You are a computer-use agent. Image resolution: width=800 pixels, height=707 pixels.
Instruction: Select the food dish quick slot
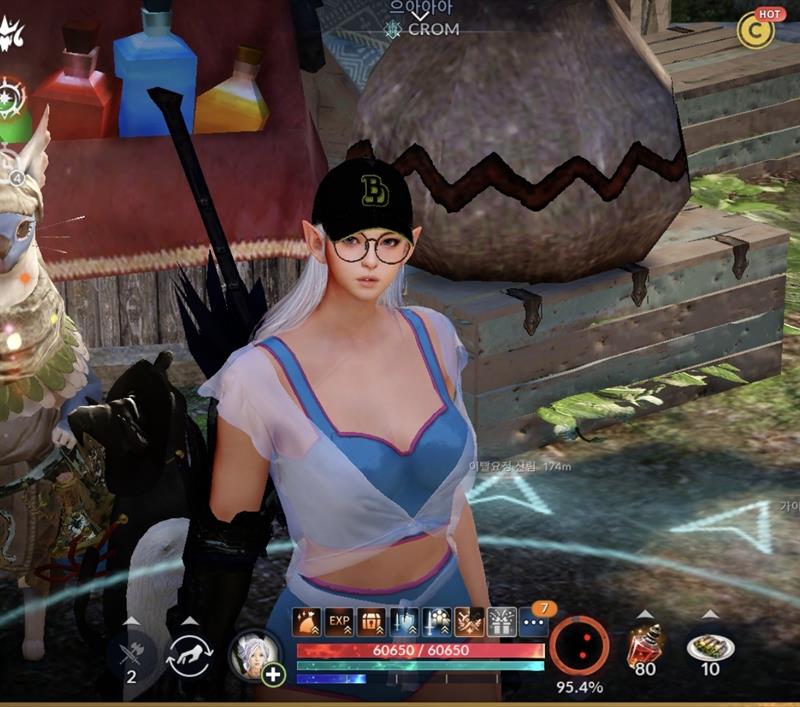(710, 647)
